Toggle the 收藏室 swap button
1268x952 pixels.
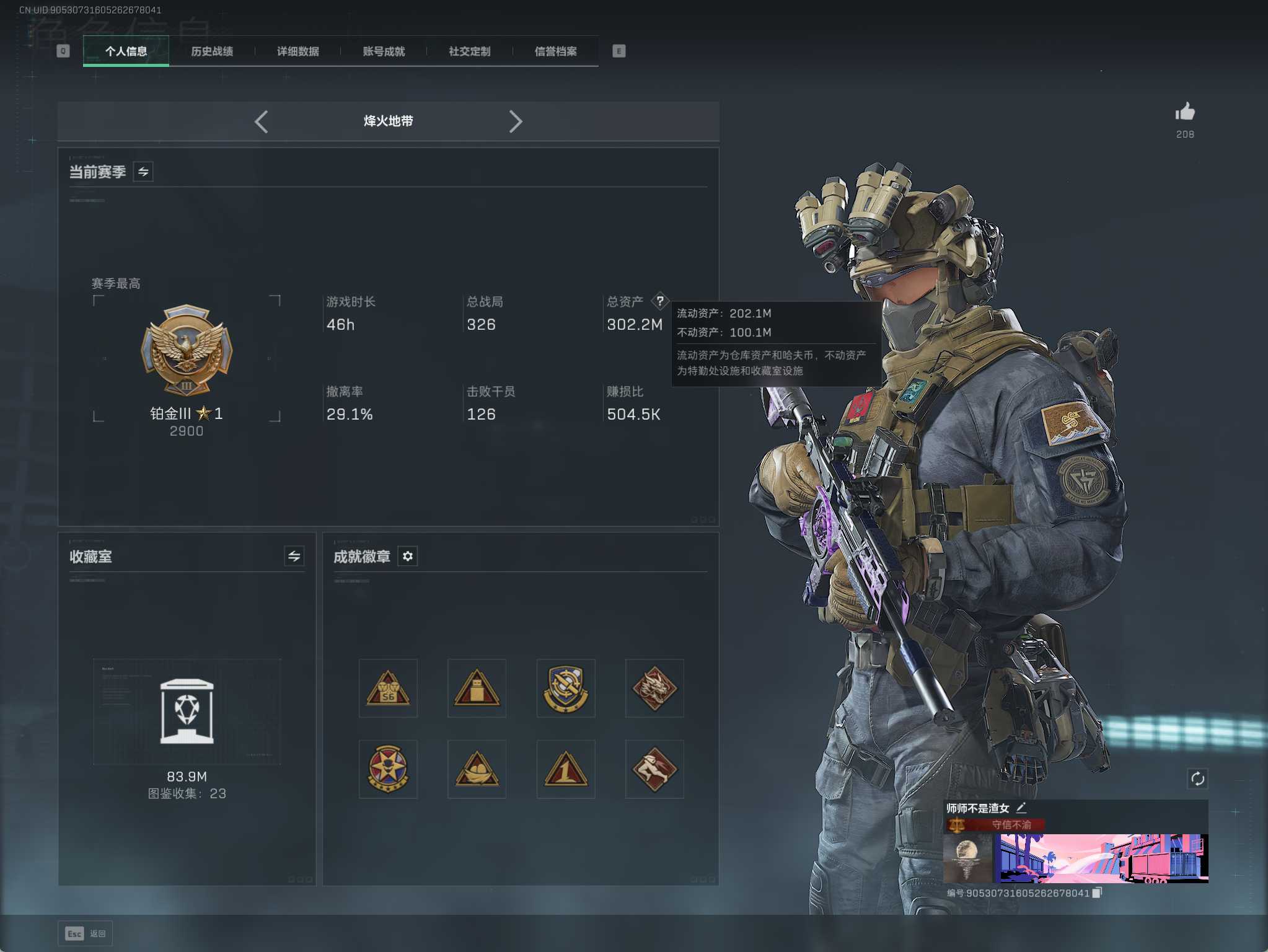tap(294, 556)
